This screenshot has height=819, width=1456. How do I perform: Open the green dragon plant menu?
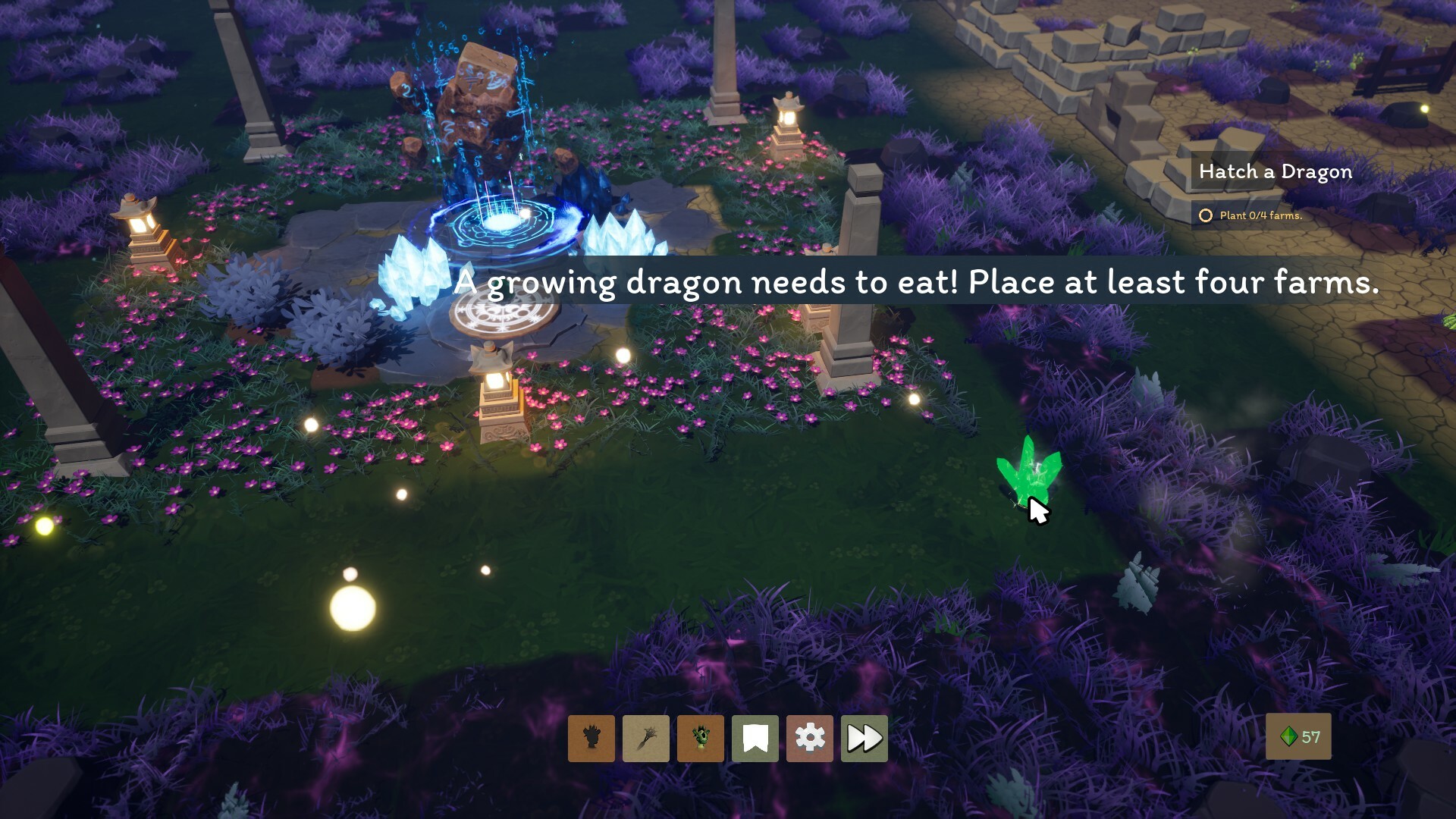701,739
